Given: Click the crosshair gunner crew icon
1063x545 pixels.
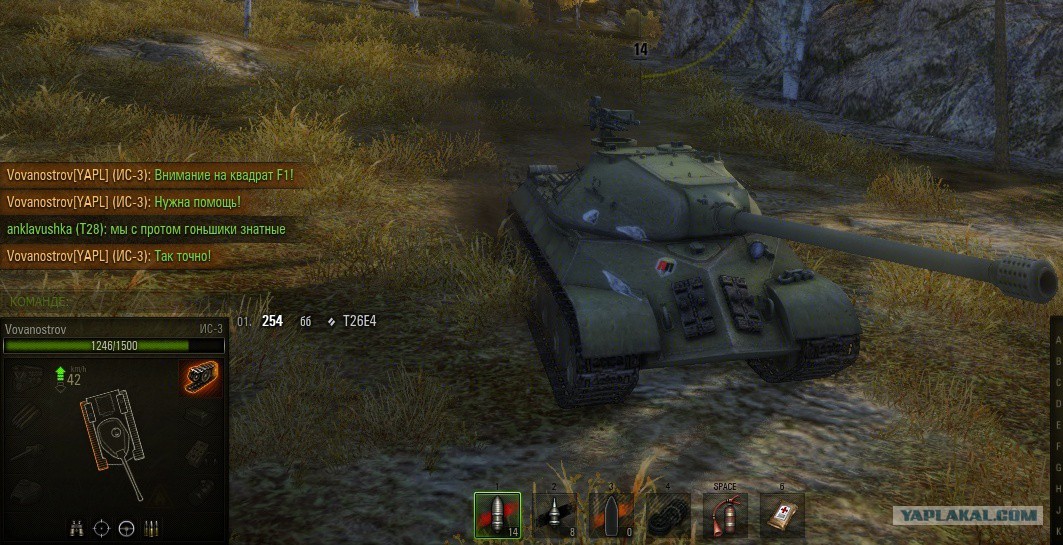Looking at the screenshot, I should coord(101,528).
